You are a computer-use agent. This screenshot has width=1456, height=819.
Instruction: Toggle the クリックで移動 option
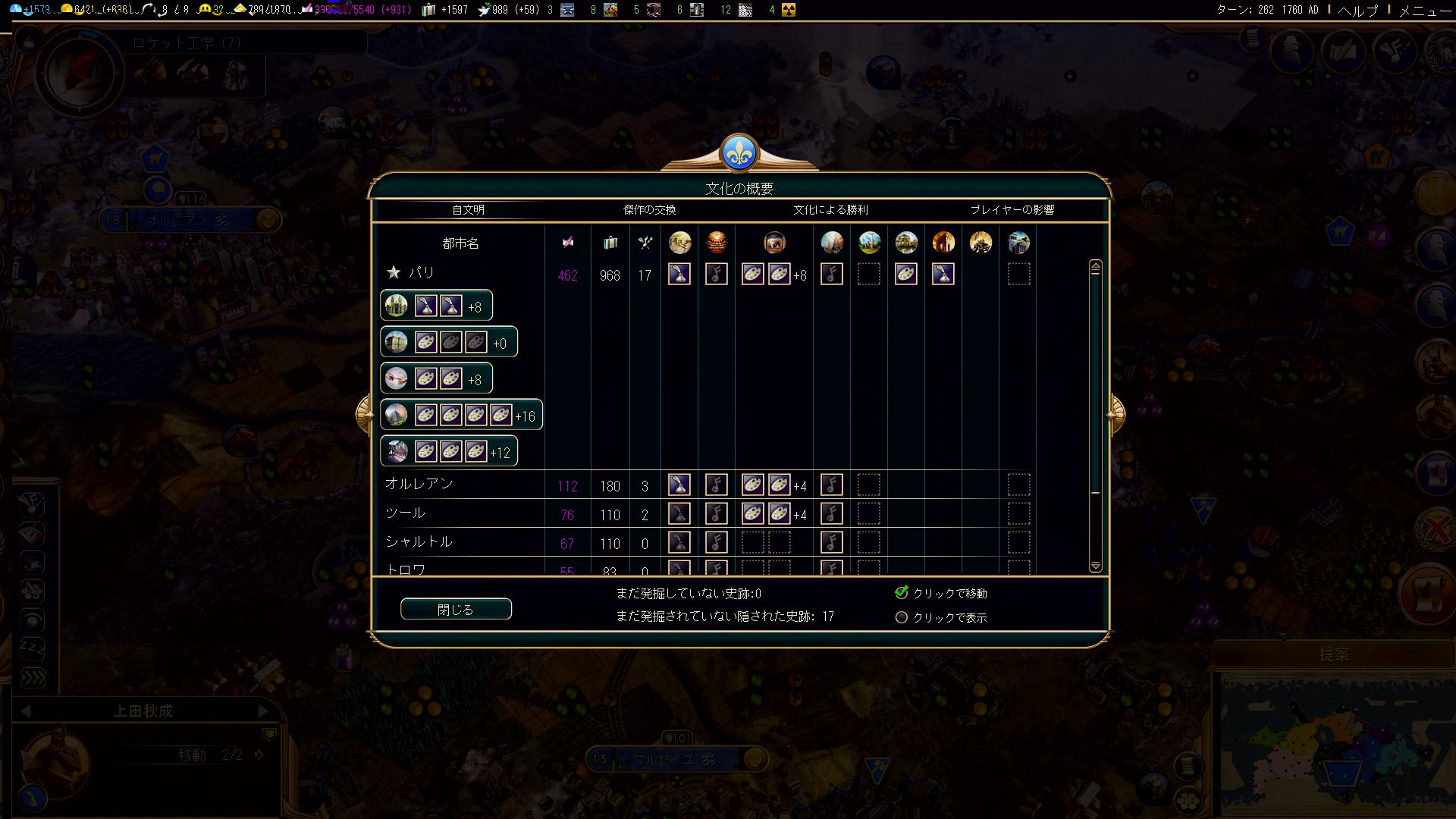[x=902, y=593]
